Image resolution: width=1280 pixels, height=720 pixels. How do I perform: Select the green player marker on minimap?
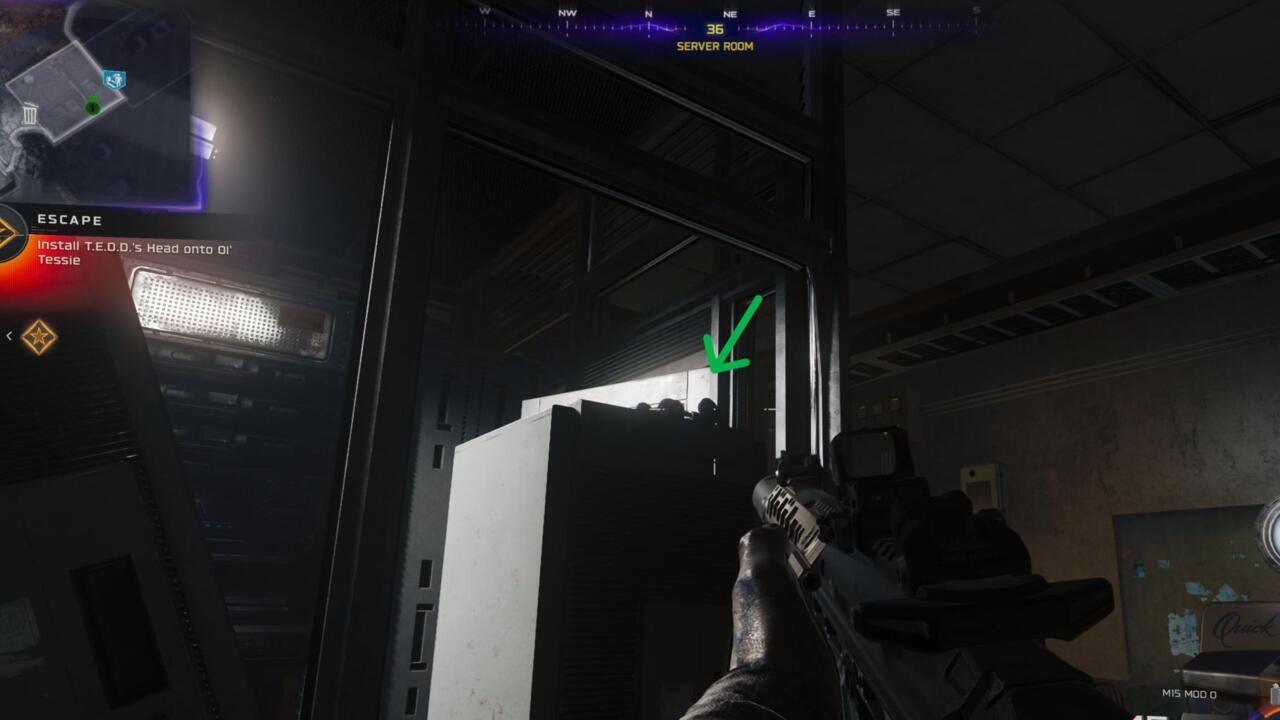[x=92, y=106]
